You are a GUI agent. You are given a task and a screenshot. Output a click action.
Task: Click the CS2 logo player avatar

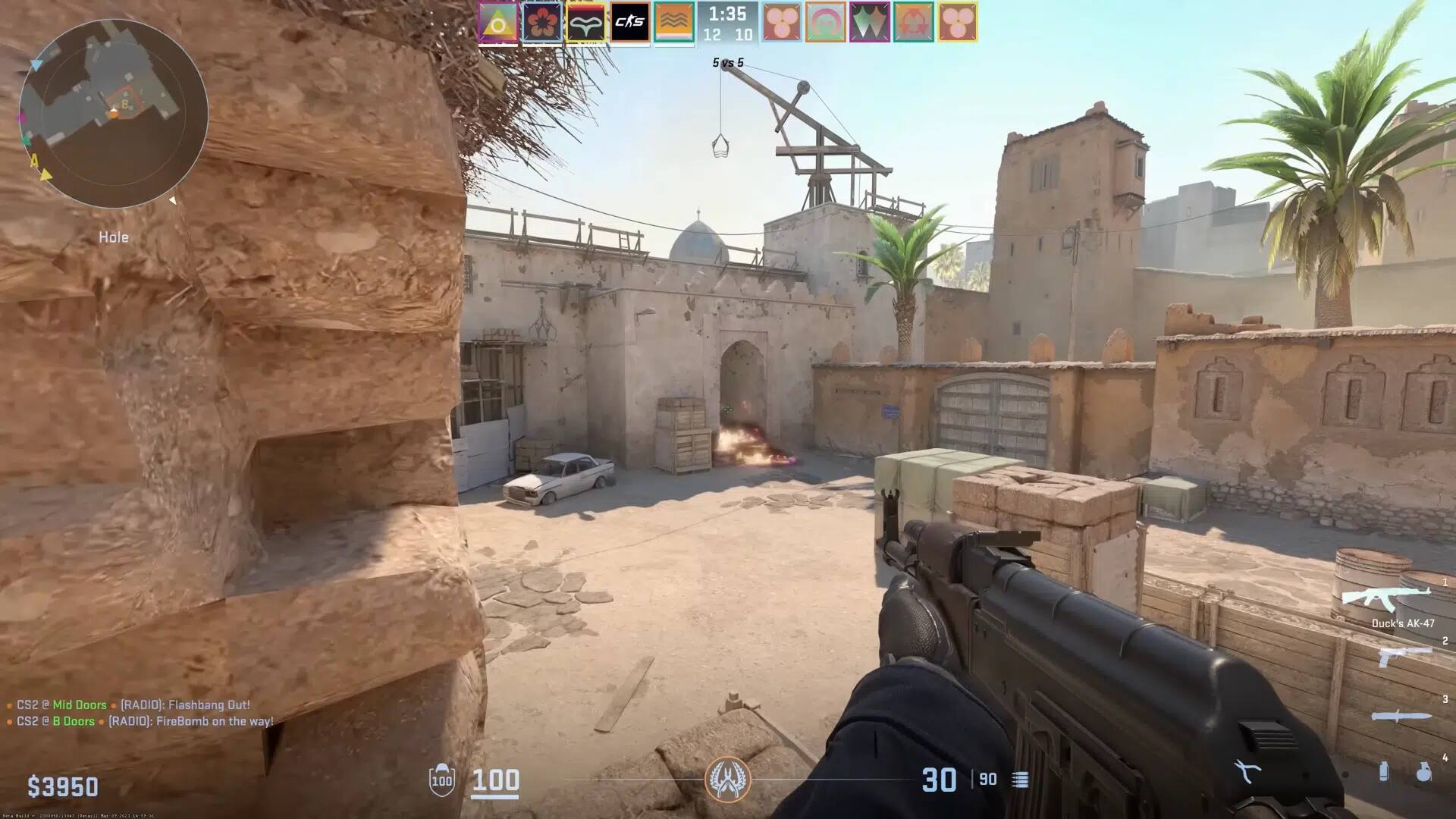(x=629, y=22)
